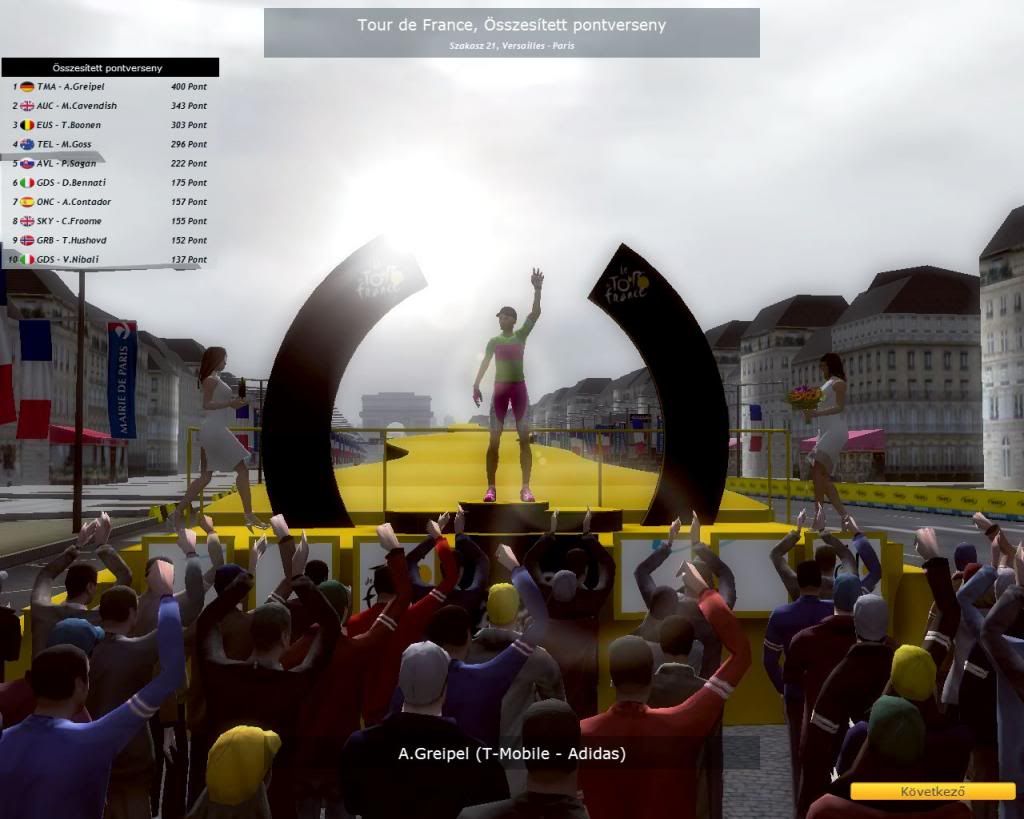Image resolution: width=1024 pixels, height=819 pixels.
Task: Select D.Bennati ranking row
Action: pyautogui.click(x=109, y=183)
